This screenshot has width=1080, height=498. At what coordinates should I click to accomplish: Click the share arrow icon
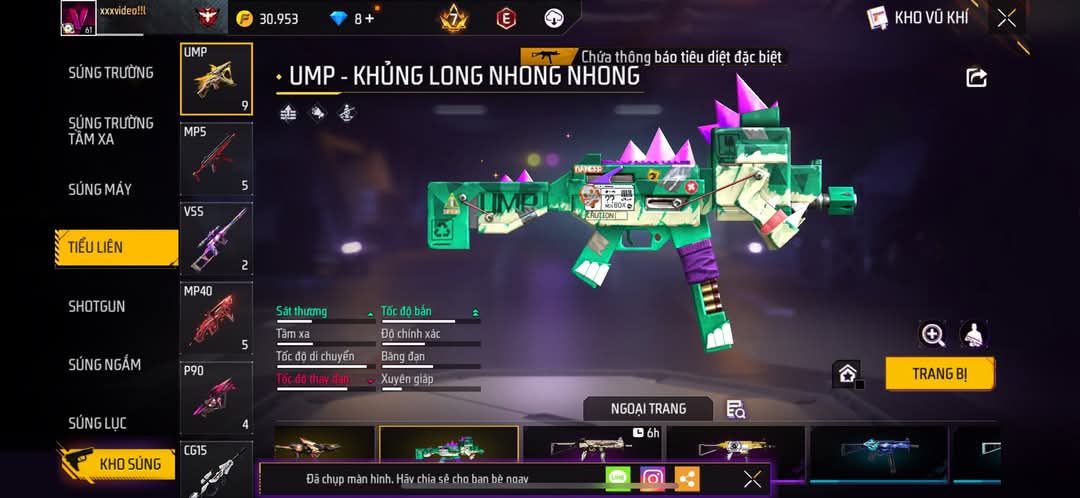pos(977,78)
